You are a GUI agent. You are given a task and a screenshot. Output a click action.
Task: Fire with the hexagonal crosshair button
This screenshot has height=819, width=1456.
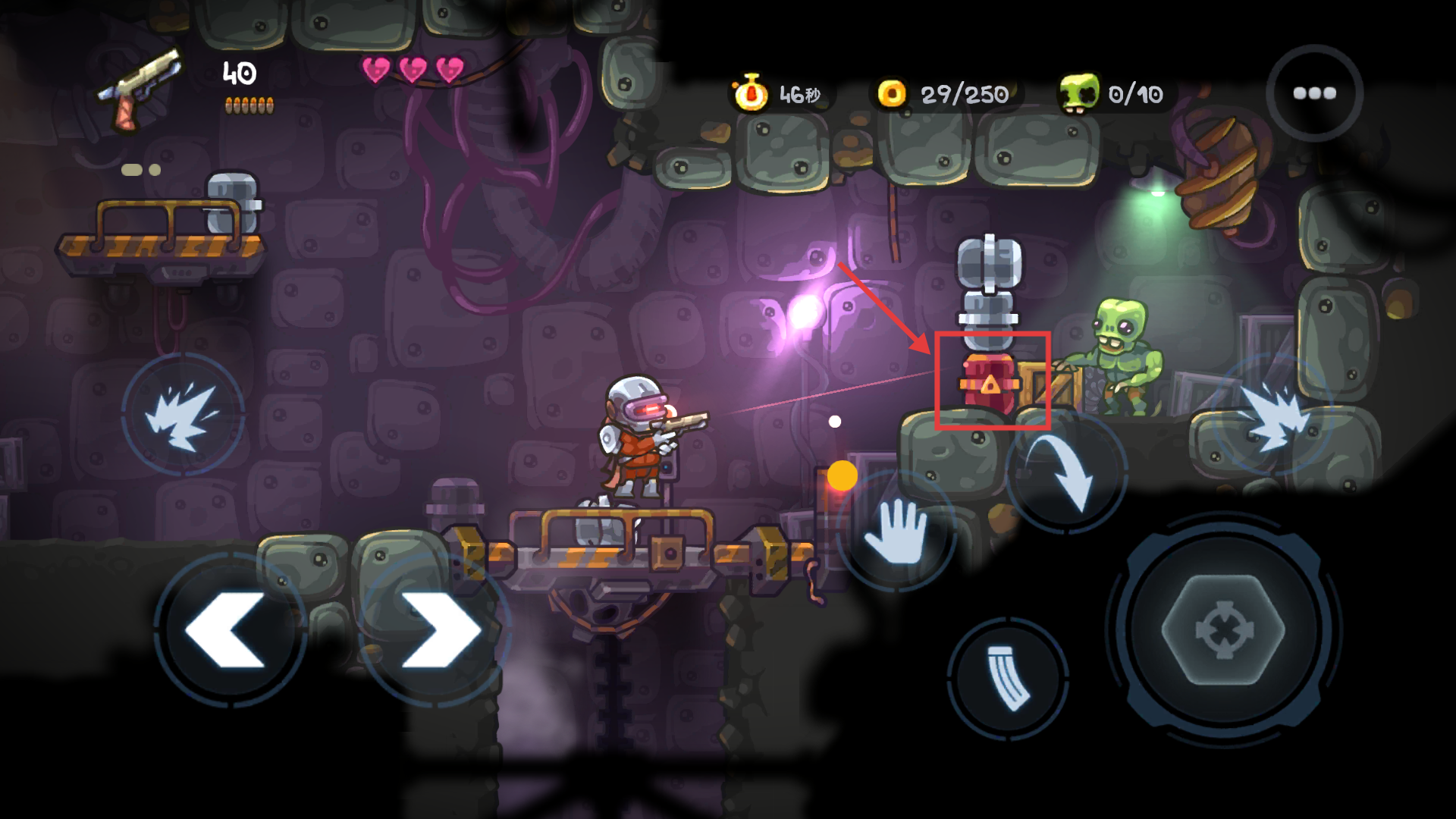(1223, 629)
